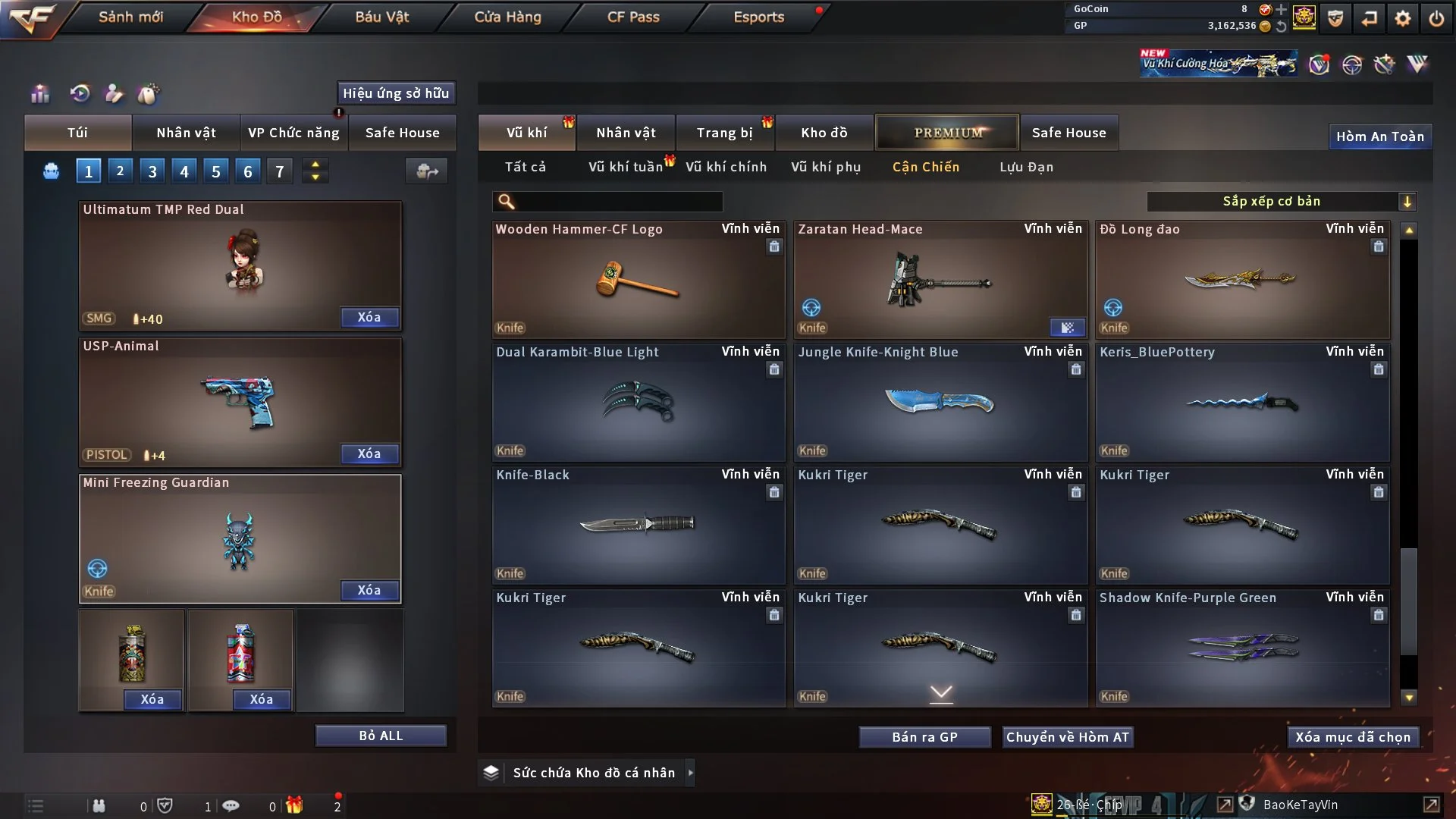
Task: Show the Lựu Đạn category
Action: pyautogui.click(x=1026, y=167)
